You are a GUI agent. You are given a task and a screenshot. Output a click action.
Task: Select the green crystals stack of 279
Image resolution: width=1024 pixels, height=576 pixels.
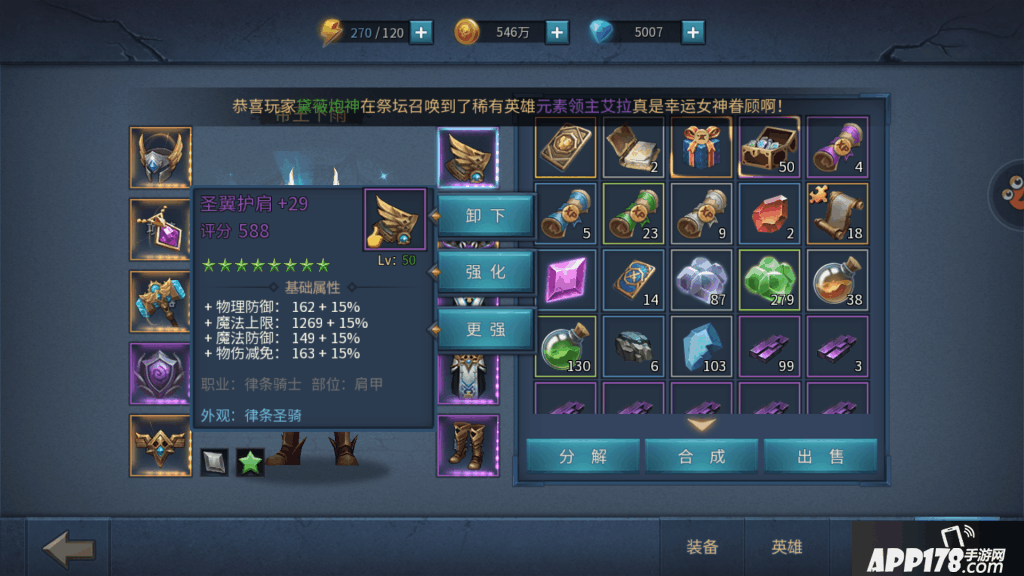[769, 280]
